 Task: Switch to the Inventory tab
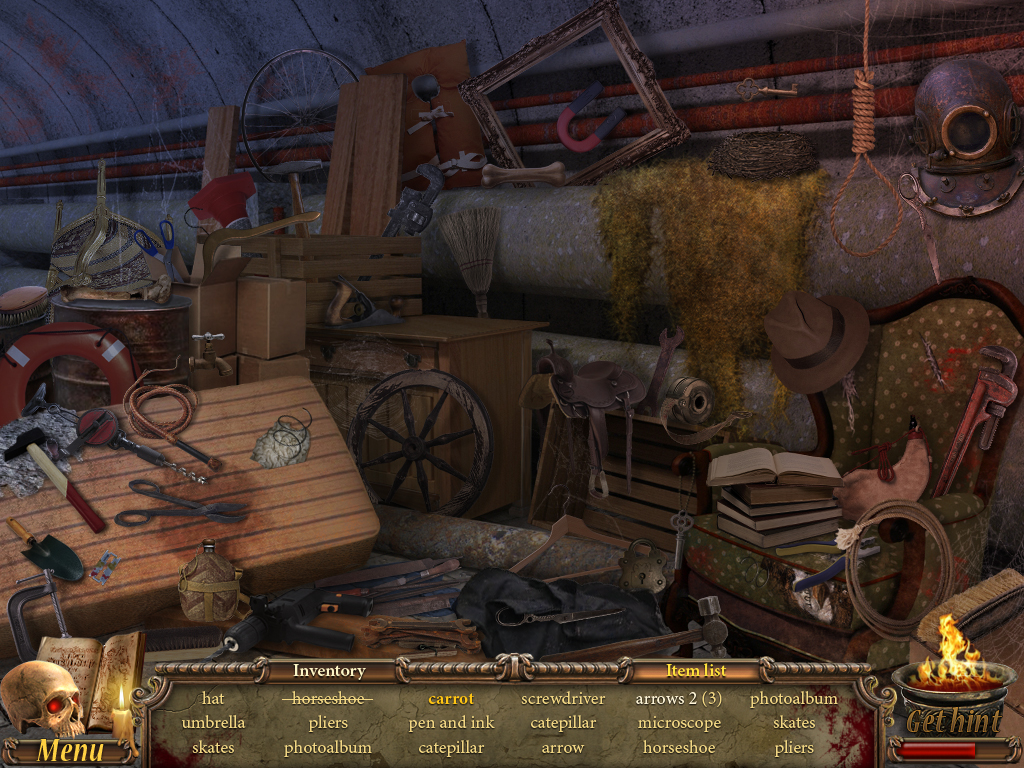(328, 671)
